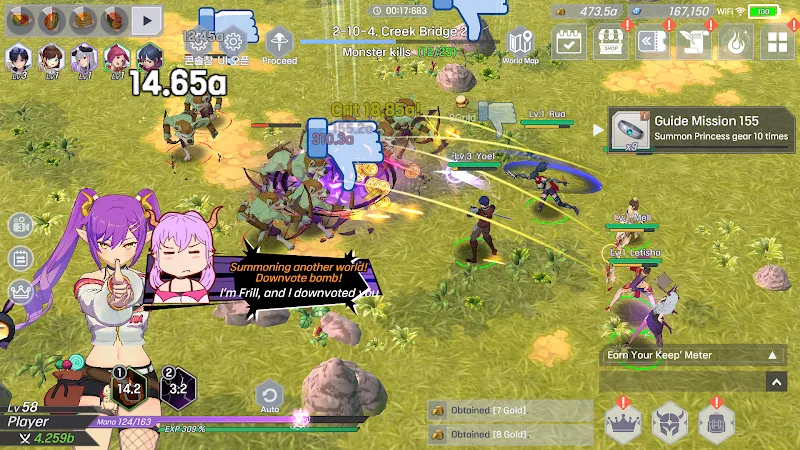
Task: Open the gear settings icon
Action: (x=233, y=41)
